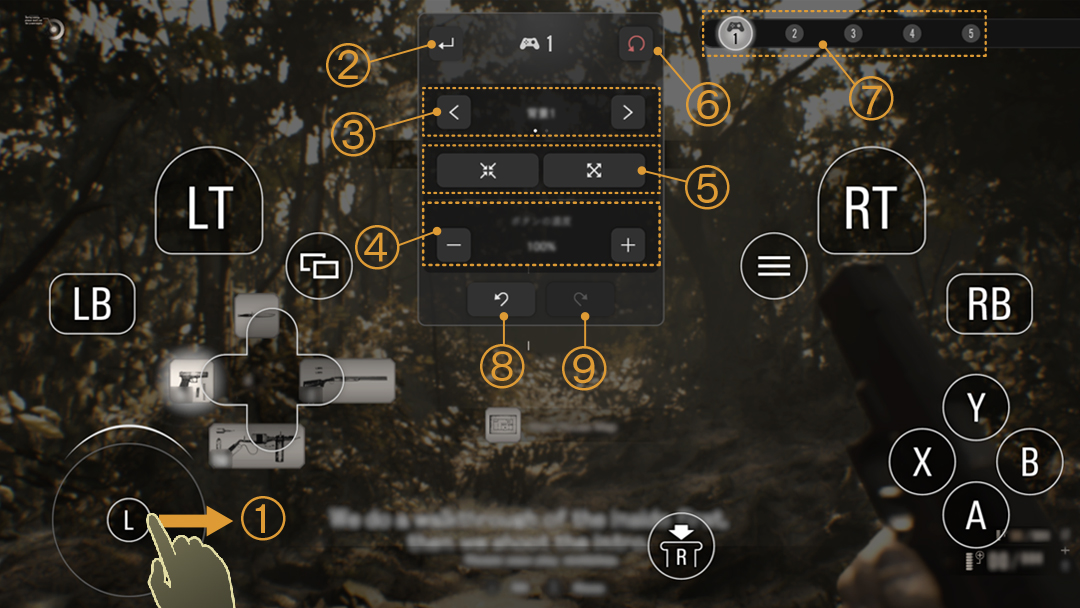Shrink the control with the inward-arrows button
Image resolution: width=1080 pixels, height=608 pixels.
coord(488,170)
